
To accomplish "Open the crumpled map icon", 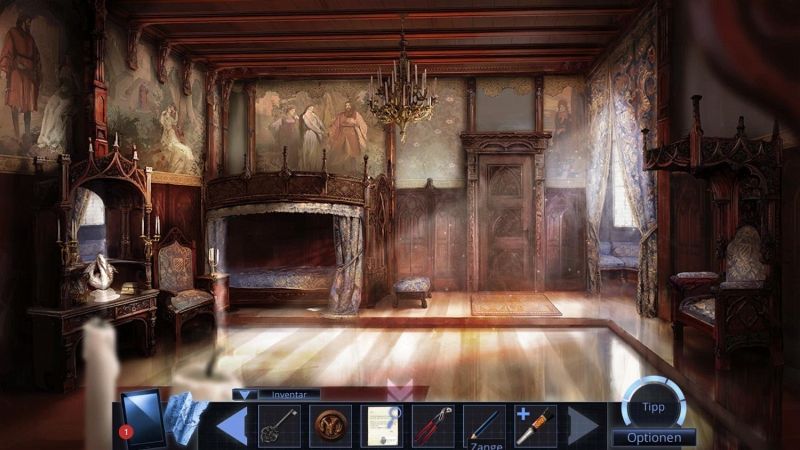I will 185,417.
